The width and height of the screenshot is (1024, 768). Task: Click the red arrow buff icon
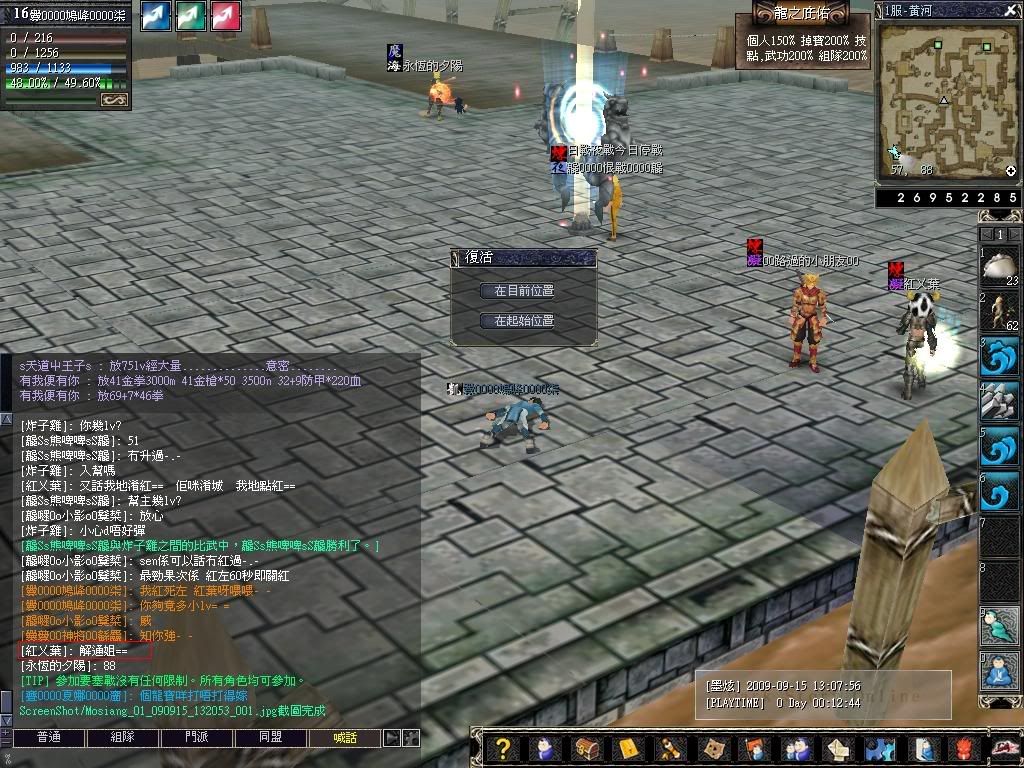(x=225, y=17)
